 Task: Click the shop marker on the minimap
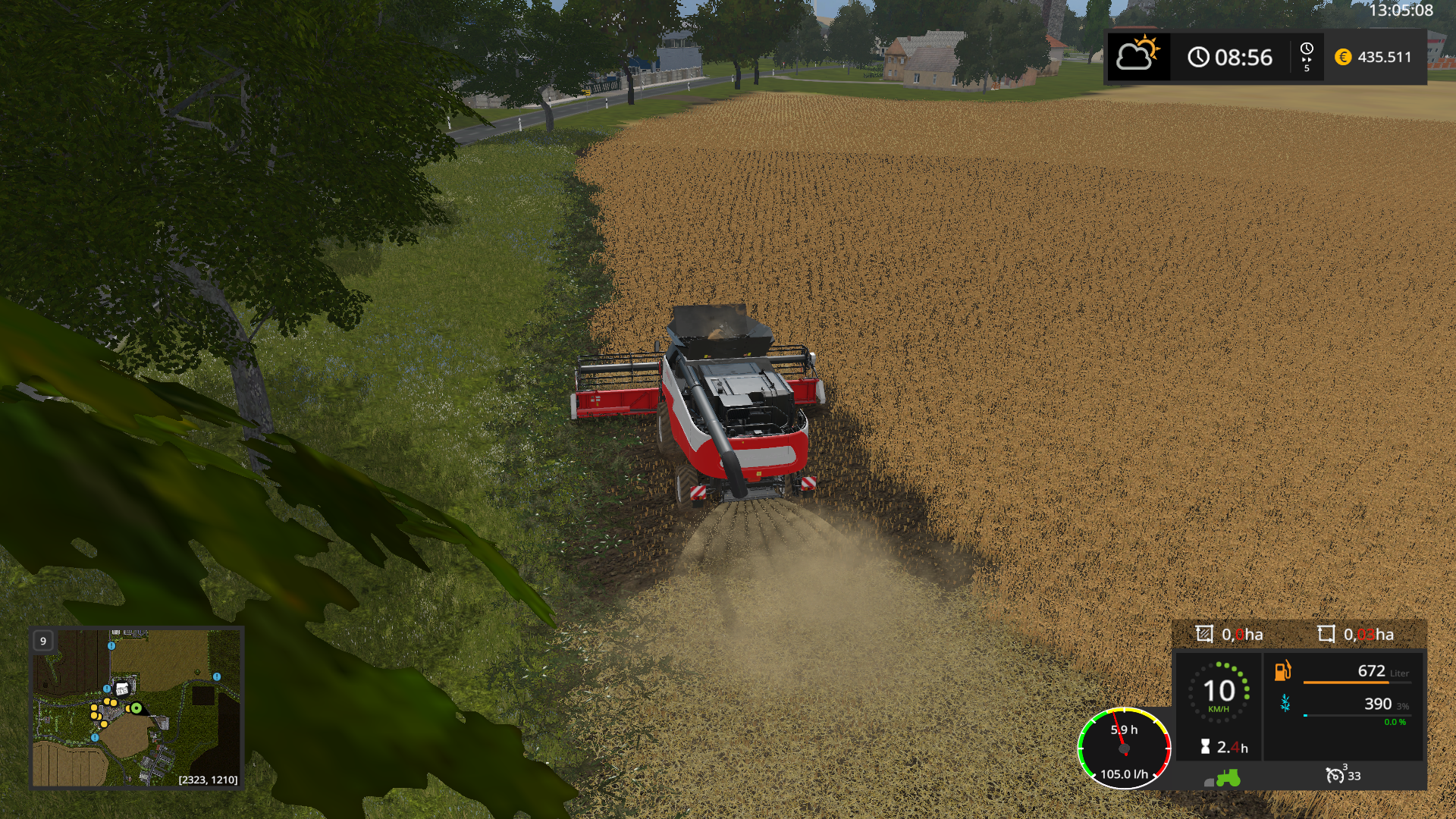(x=122, y=689)
